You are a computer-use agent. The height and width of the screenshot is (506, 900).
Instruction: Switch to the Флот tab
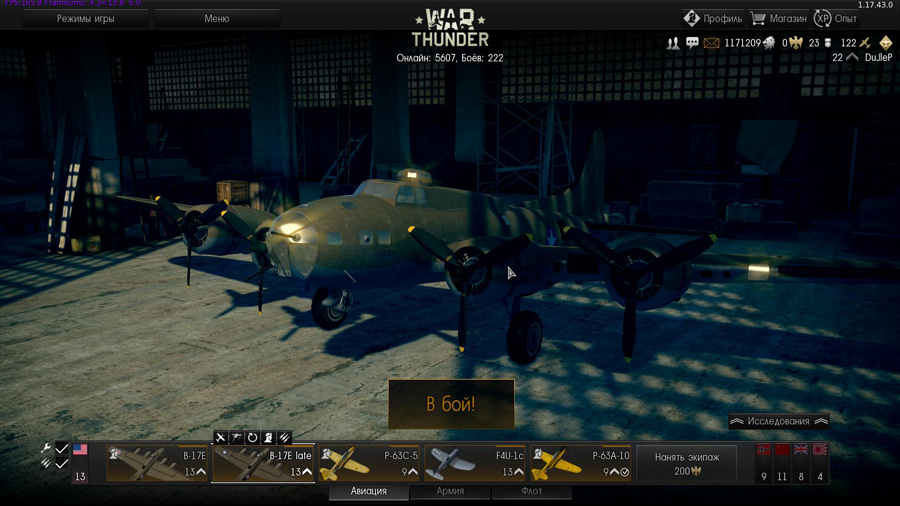click(531, 491)
